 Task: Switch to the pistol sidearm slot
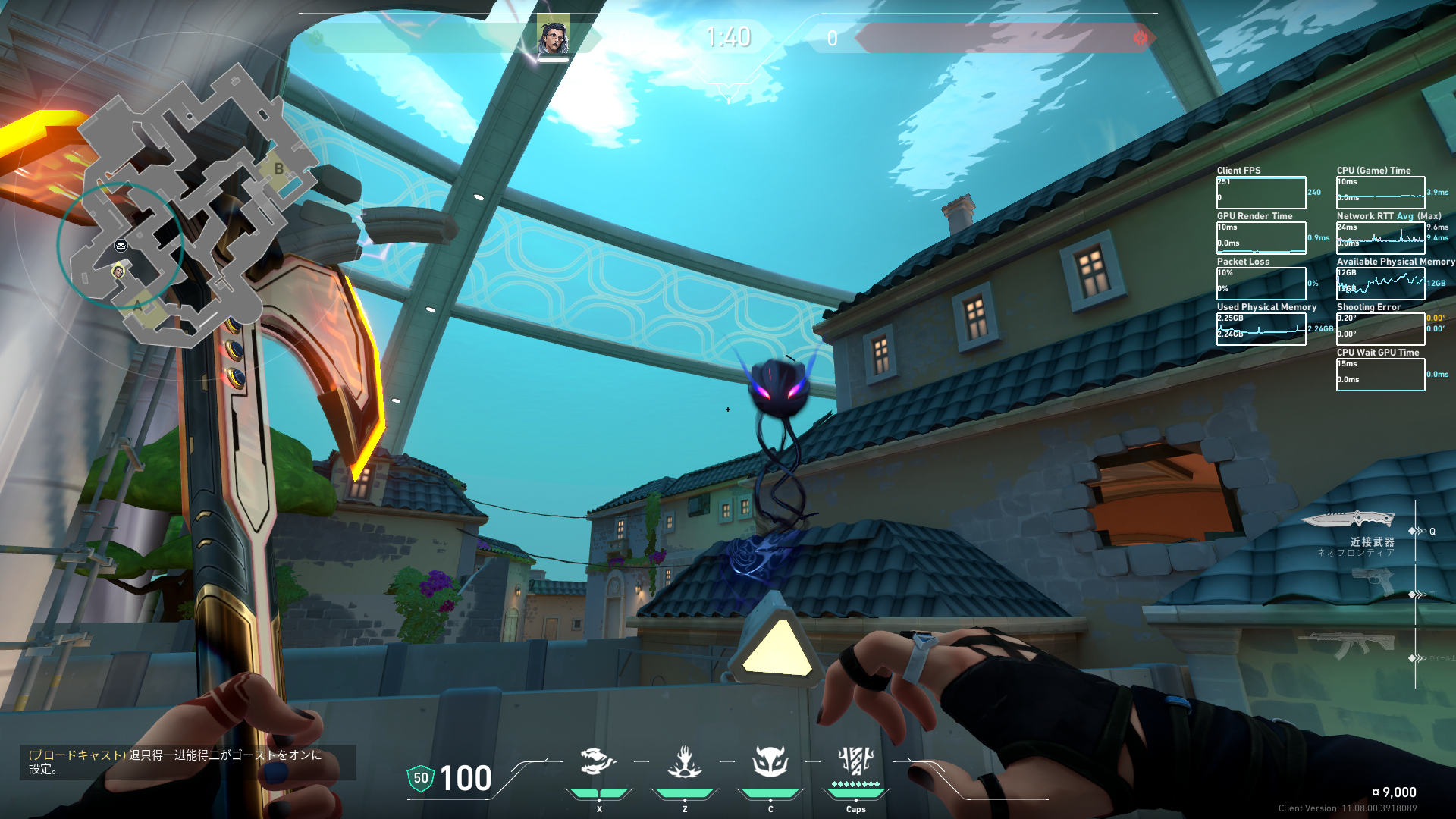[1373, 582]
